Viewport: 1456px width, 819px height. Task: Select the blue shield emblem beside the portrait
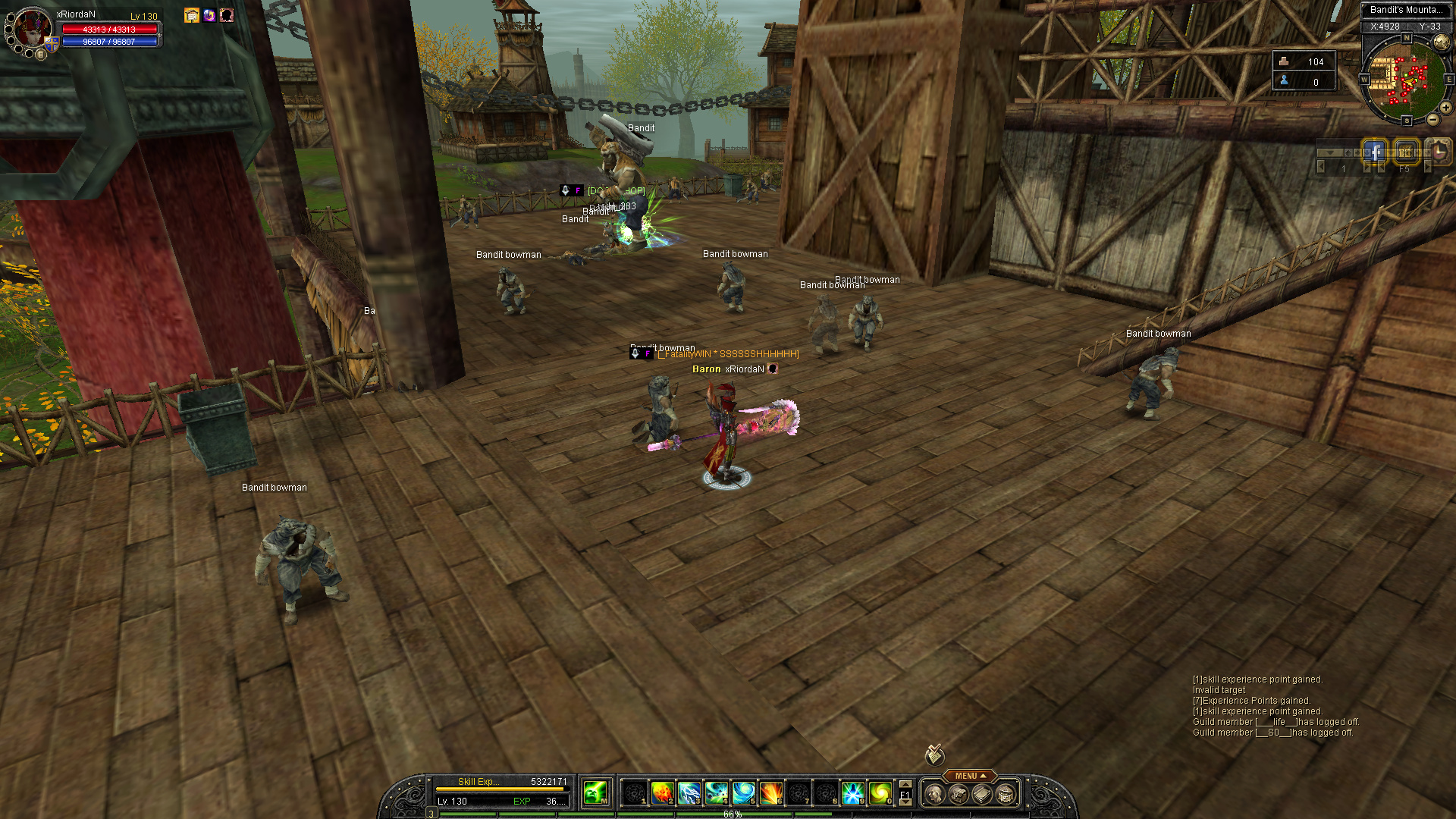click(52, 44)
